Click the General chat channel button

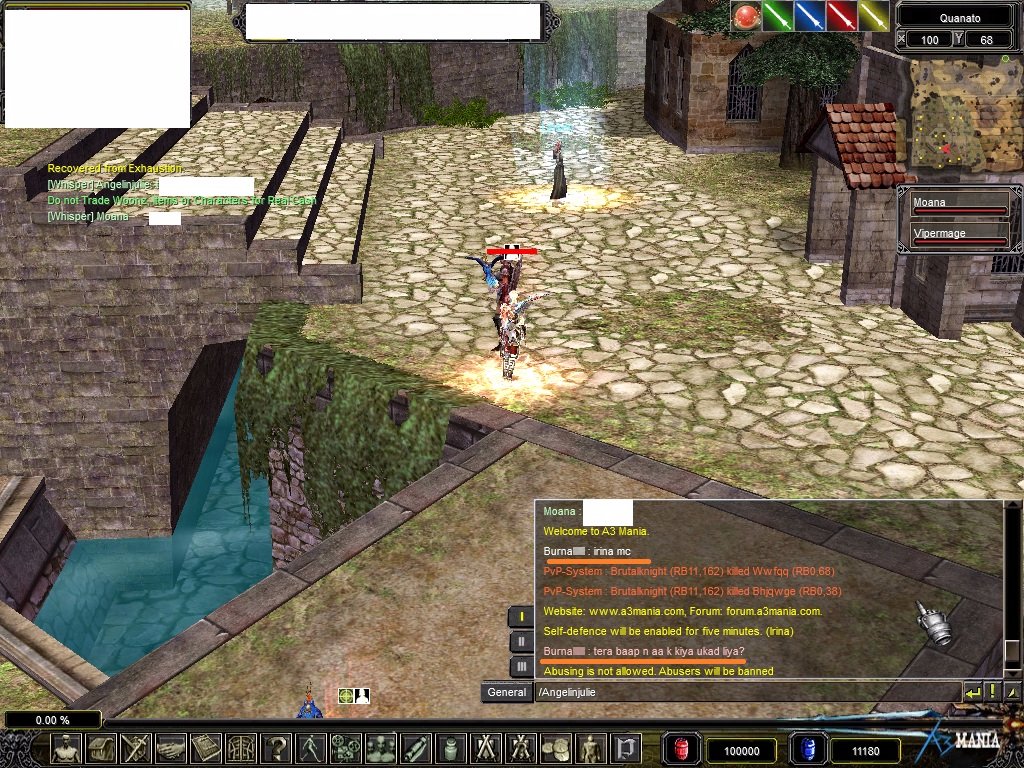505,692
